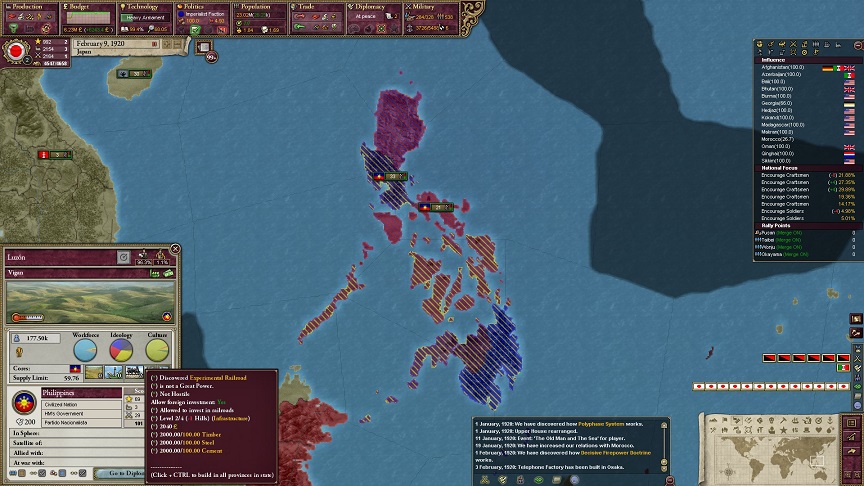The width and height of the screenshot is (864, 486).
Task: Select the Culture pie chart
Action: pyautogui.click(x=157, y=349)
